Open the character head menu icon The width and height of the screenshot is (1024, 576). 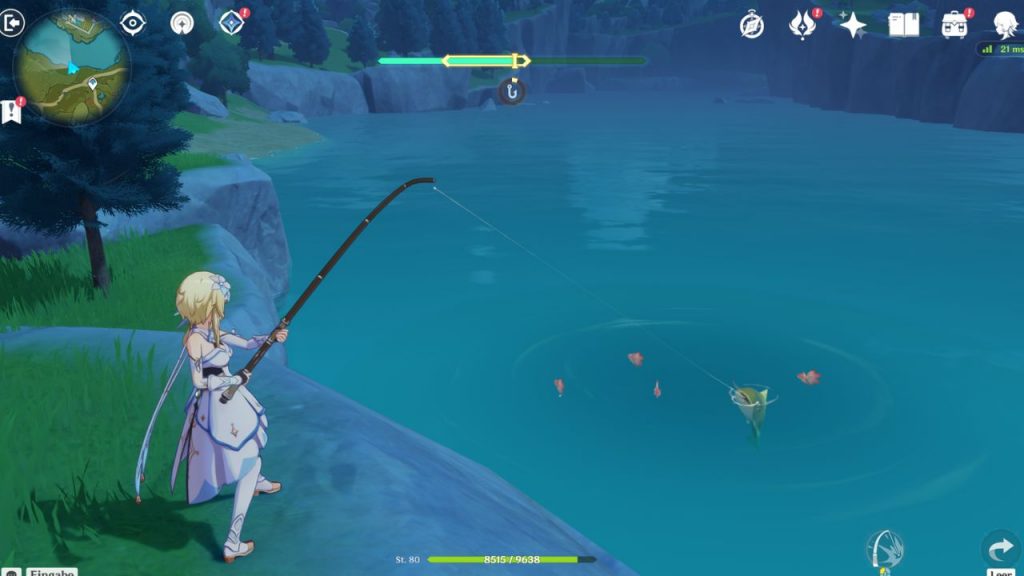[1006, 25]
